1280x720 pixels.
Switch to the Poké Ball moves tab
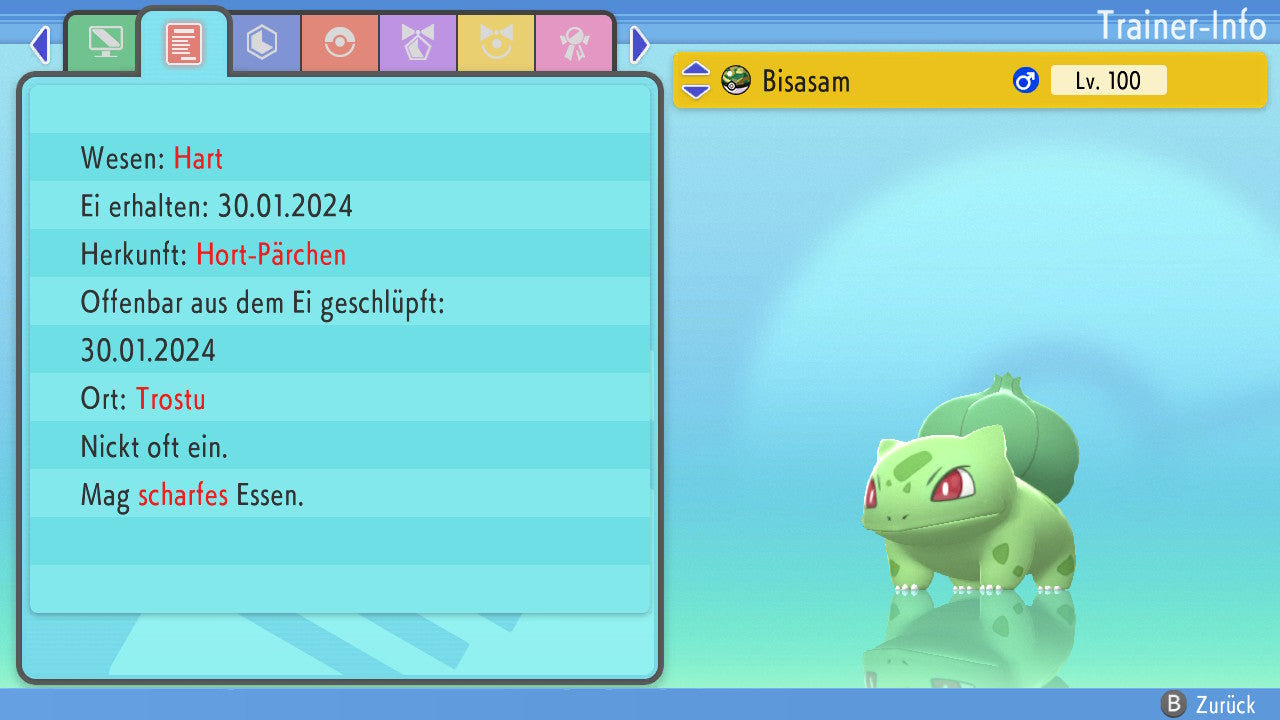(340, 43)
